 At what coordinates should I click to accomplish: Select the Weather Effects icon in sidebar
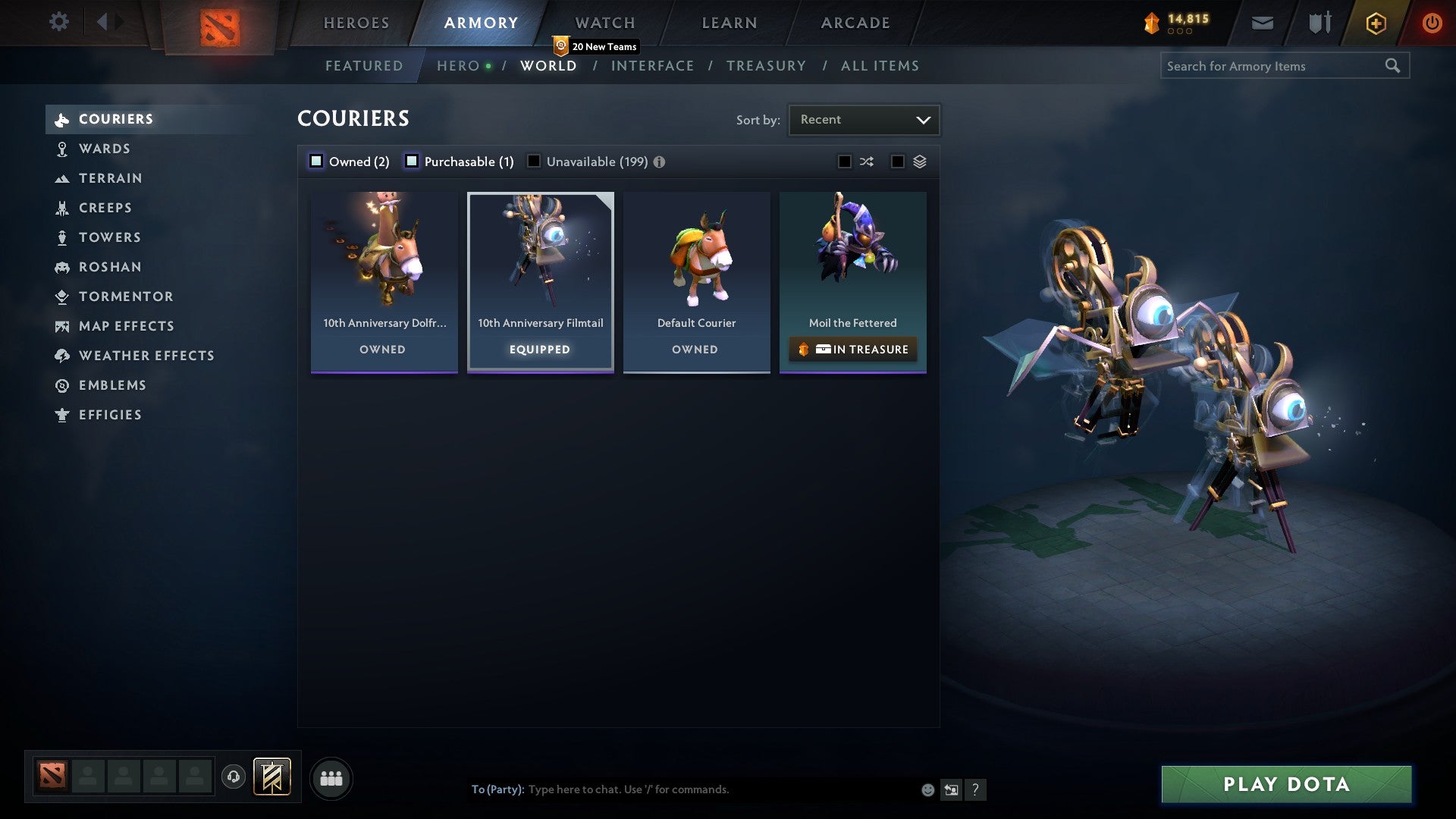coord(61,356)
